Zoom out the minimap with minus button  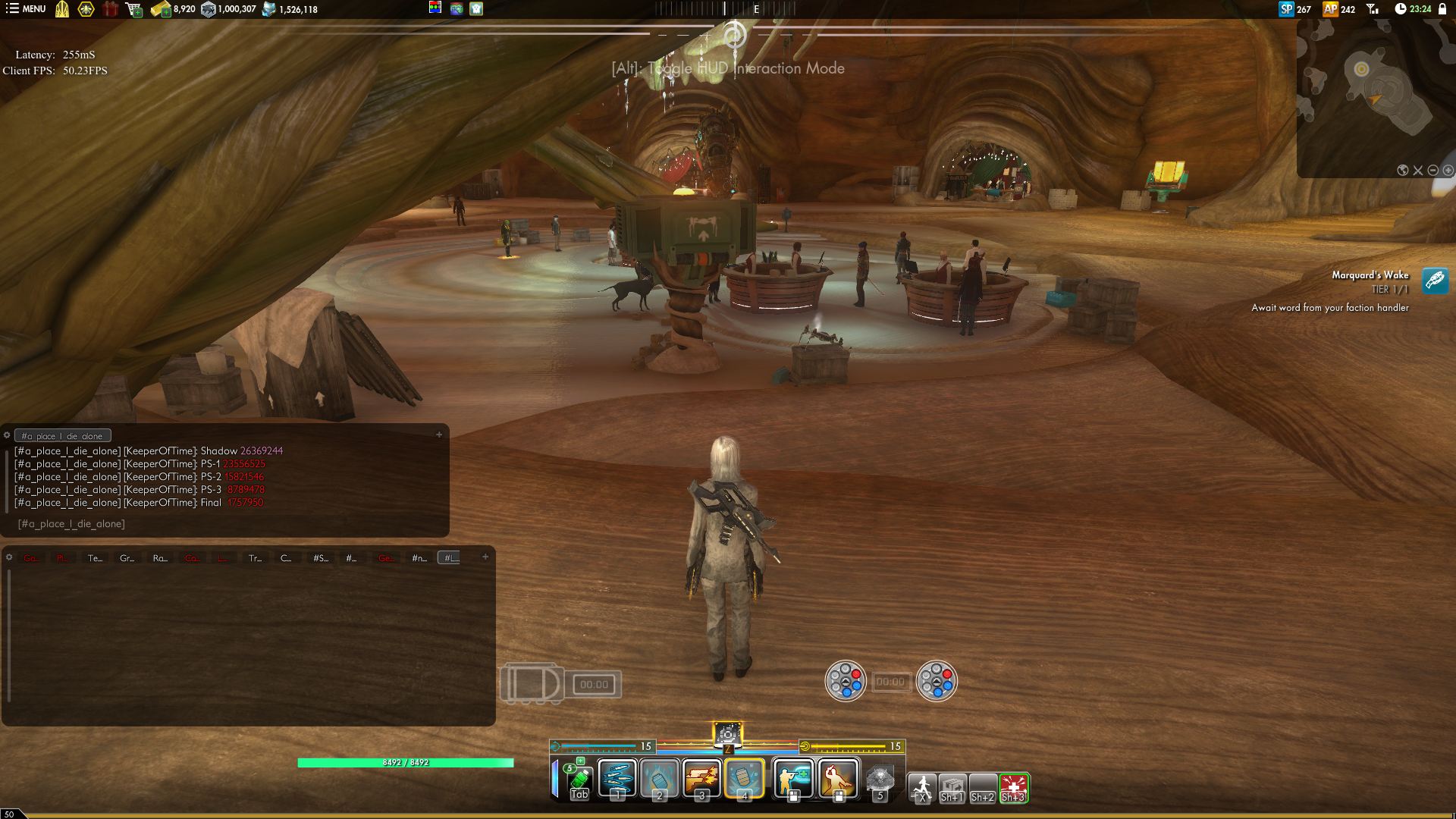tap(1433, 171)
